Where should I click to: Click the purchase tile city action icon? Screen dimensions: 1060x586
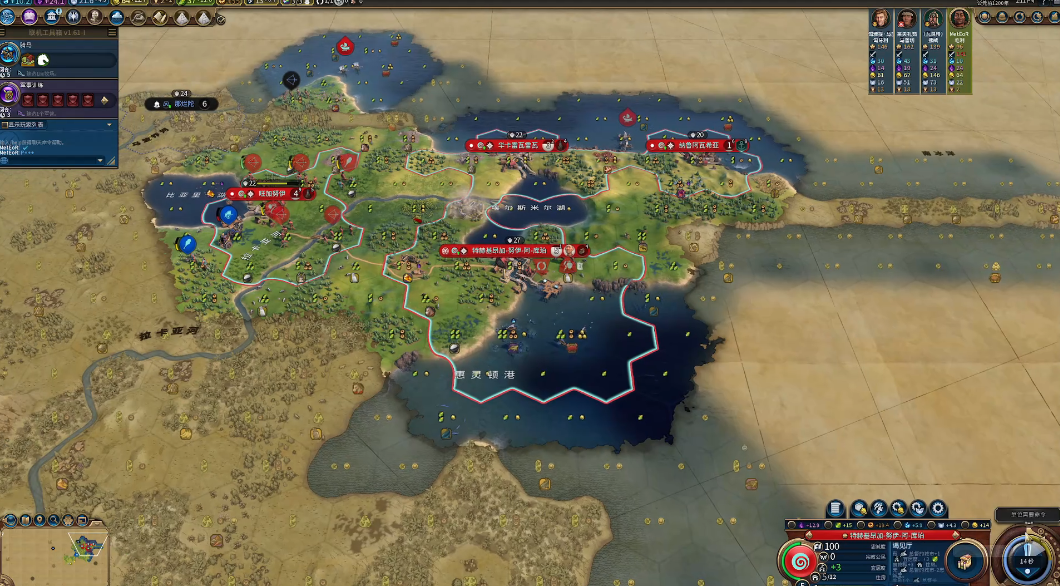[859, 509]
